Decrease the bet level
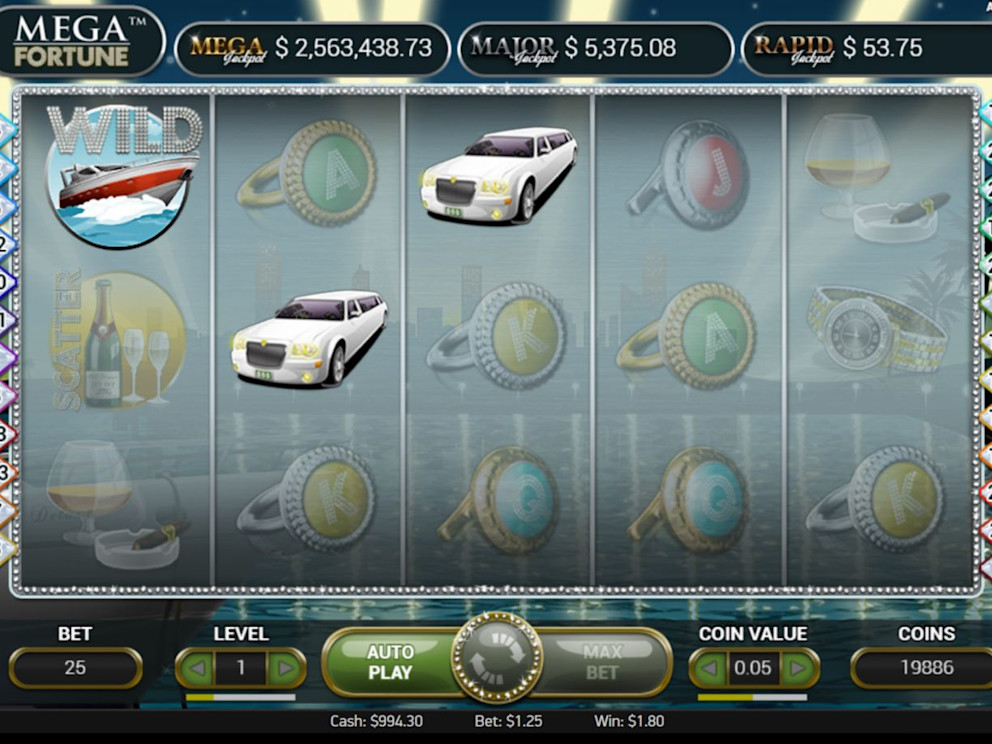Image resolution: width=992 pixels, height=744 pixels. (x=196, y=667)
